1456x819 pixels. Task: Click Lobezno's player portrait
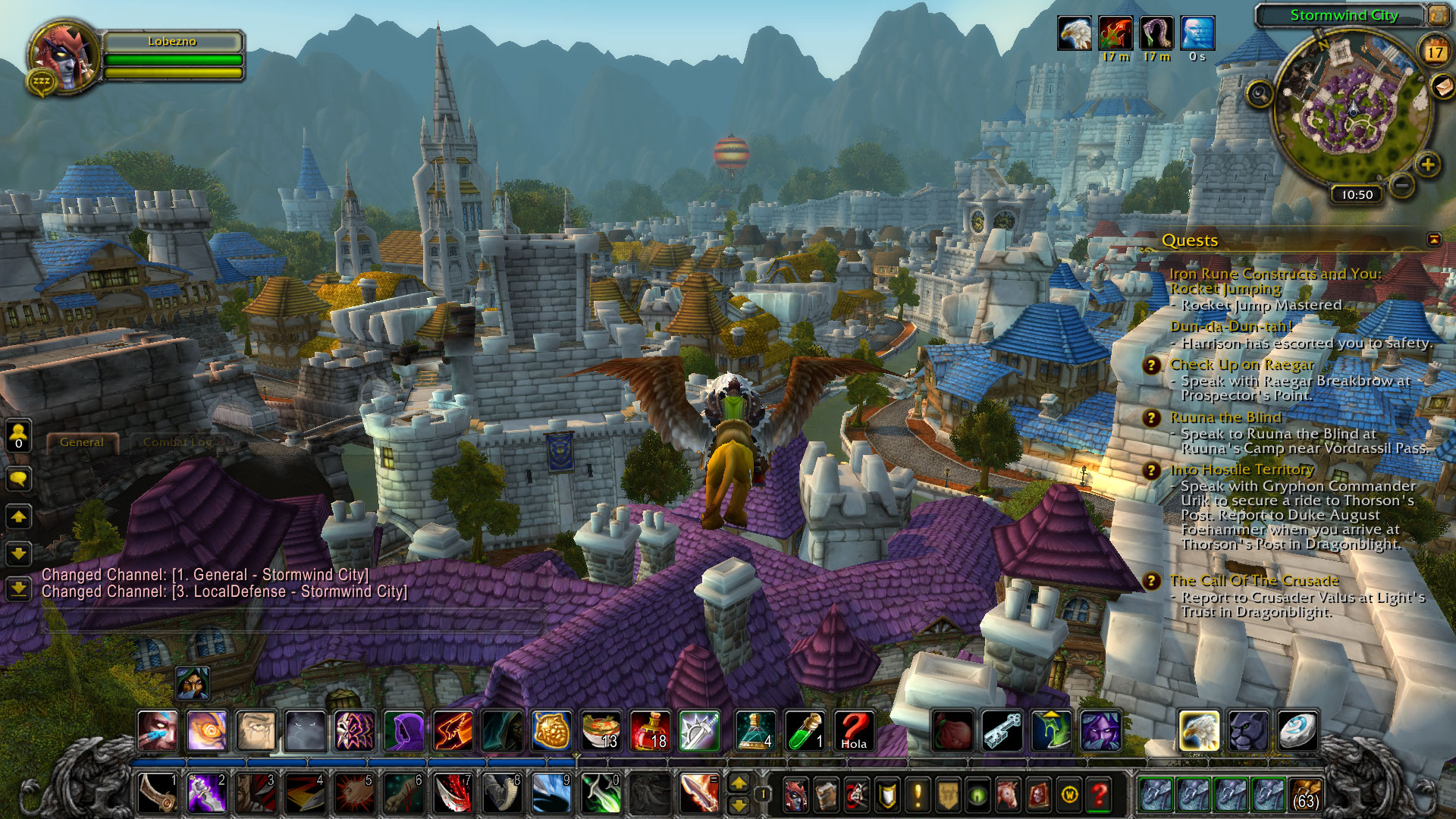[x=64, y=57]
